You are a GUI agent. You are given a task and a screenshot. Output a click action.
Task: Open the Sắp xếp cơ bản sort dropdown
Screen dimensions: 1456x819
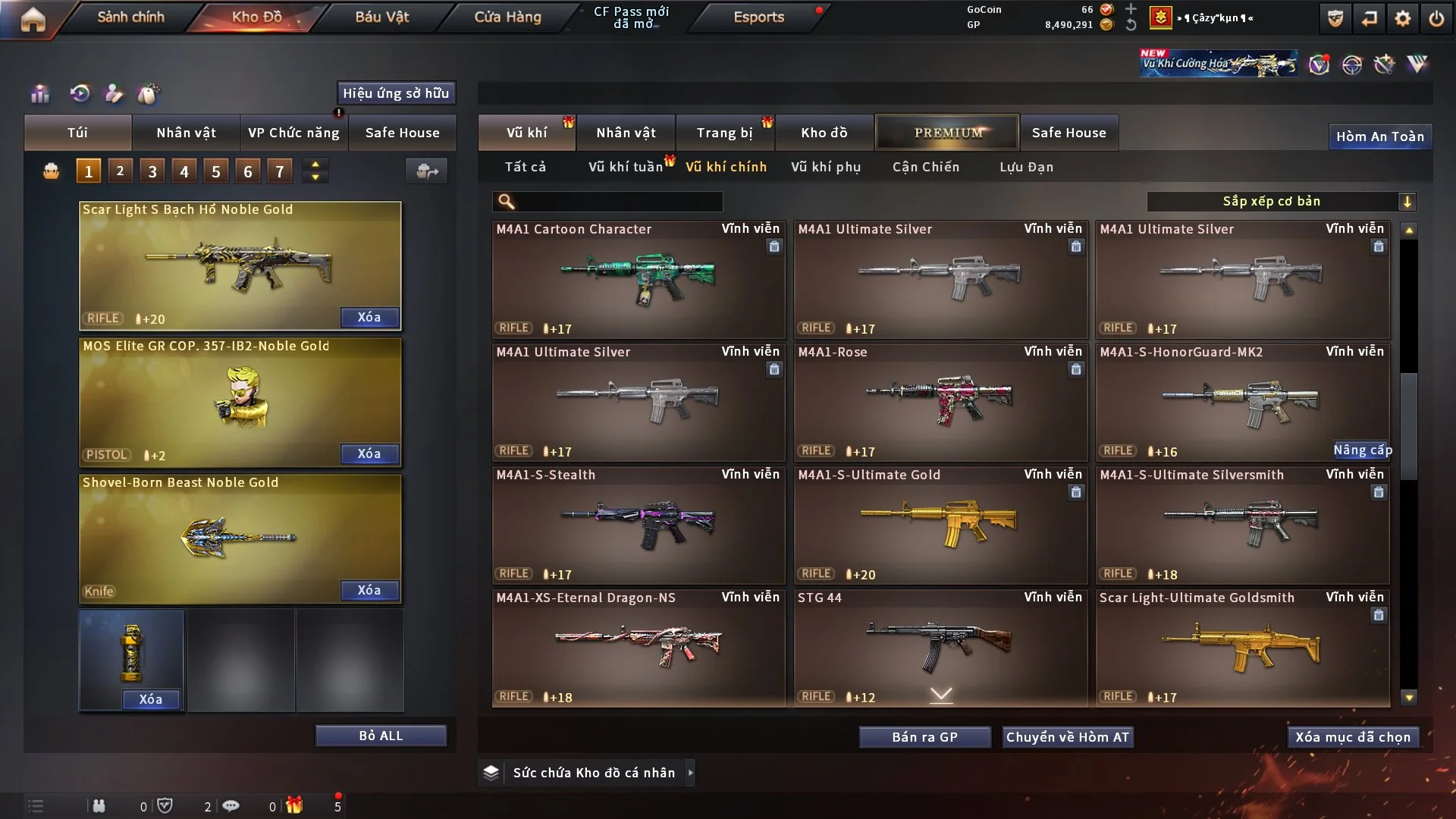coord(1282,202)
